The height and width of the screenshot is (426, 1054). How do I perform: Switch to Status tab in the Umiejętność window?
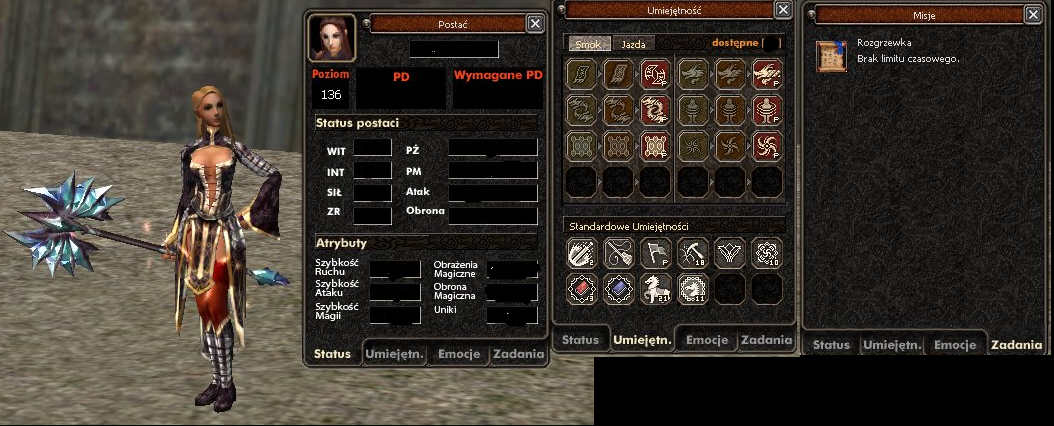[x=580, y=340]
